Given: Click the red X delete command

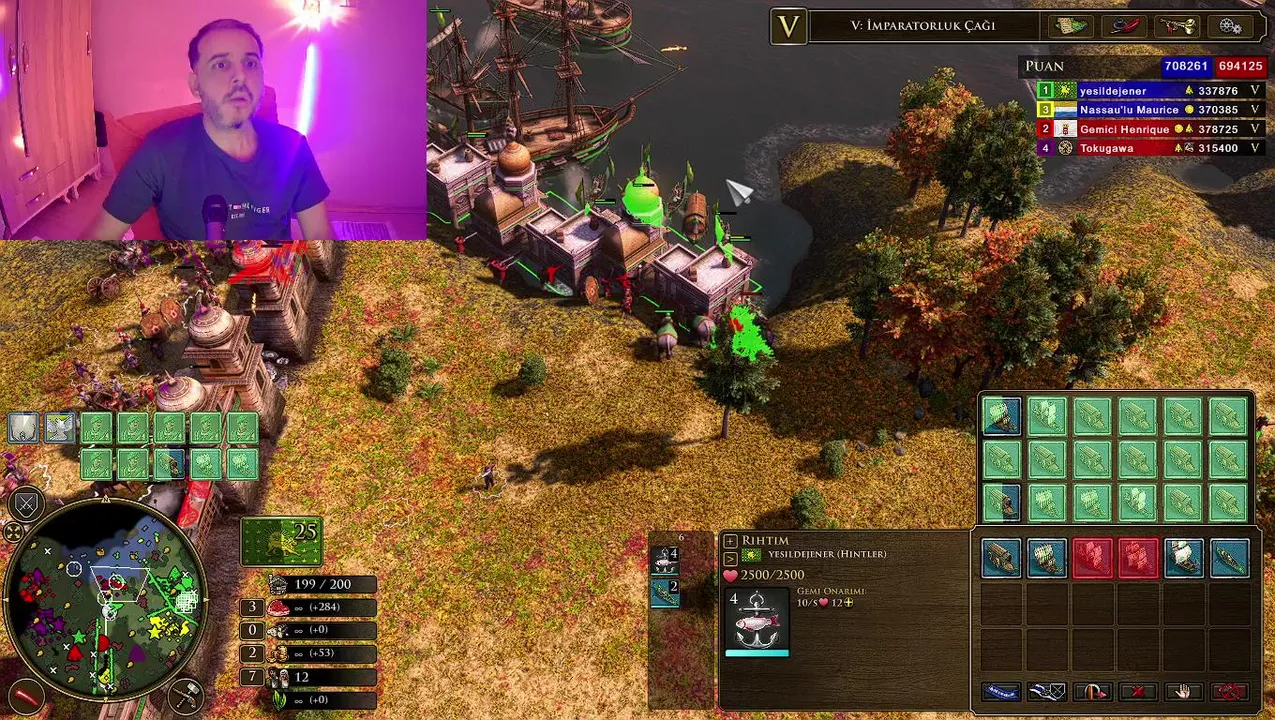Looking at the screenshot, I should pyautogui.click(x=1138, y=691).
